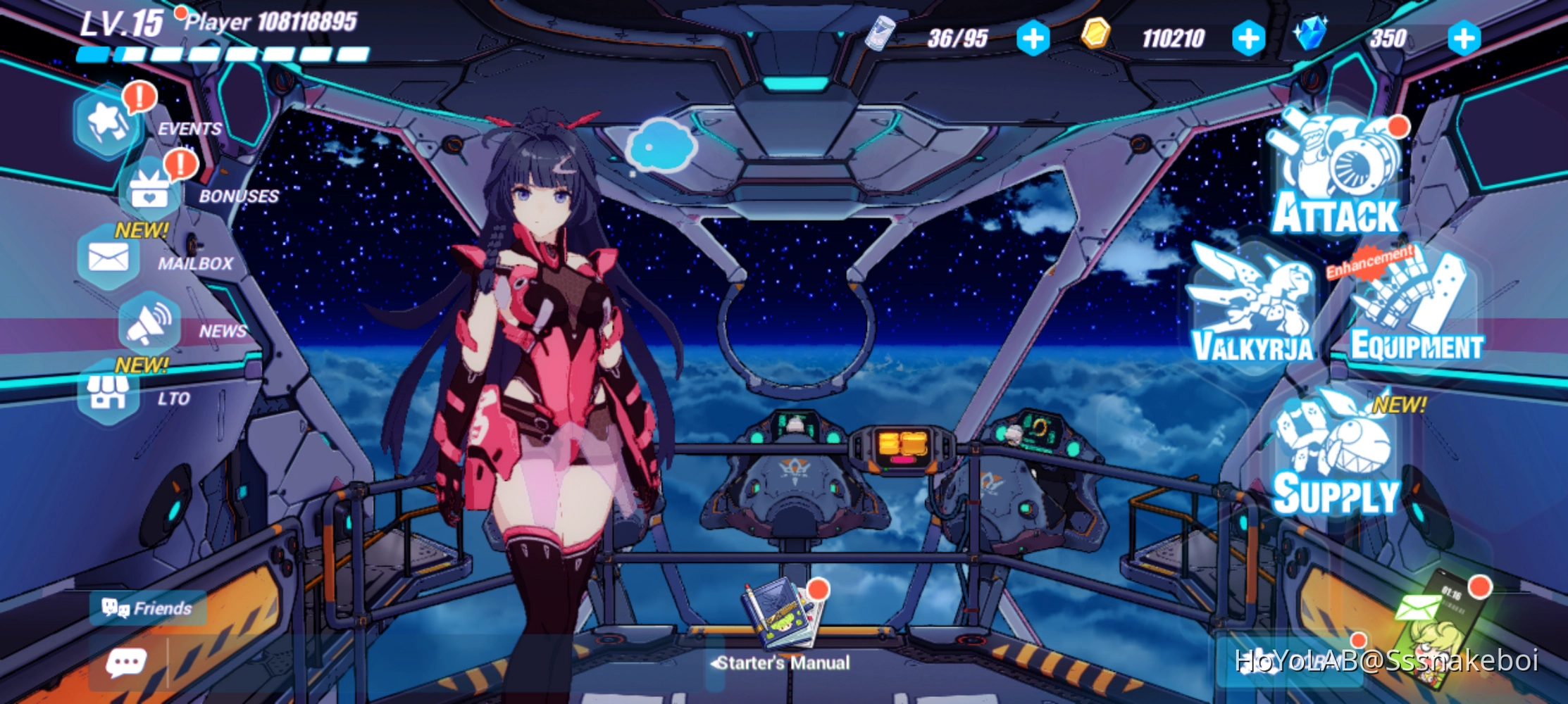Open the Supply gacha menu

1331,458
